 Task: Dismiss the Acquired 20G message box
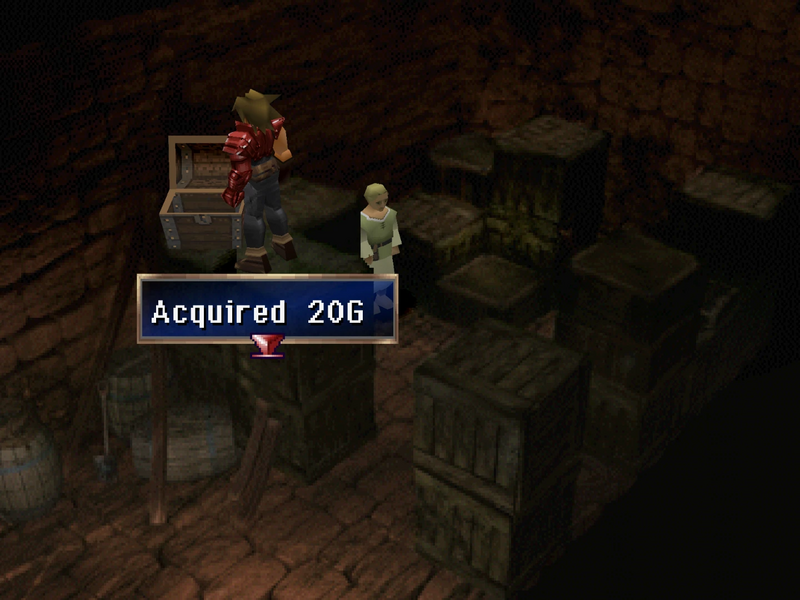(x=267, y=310)
